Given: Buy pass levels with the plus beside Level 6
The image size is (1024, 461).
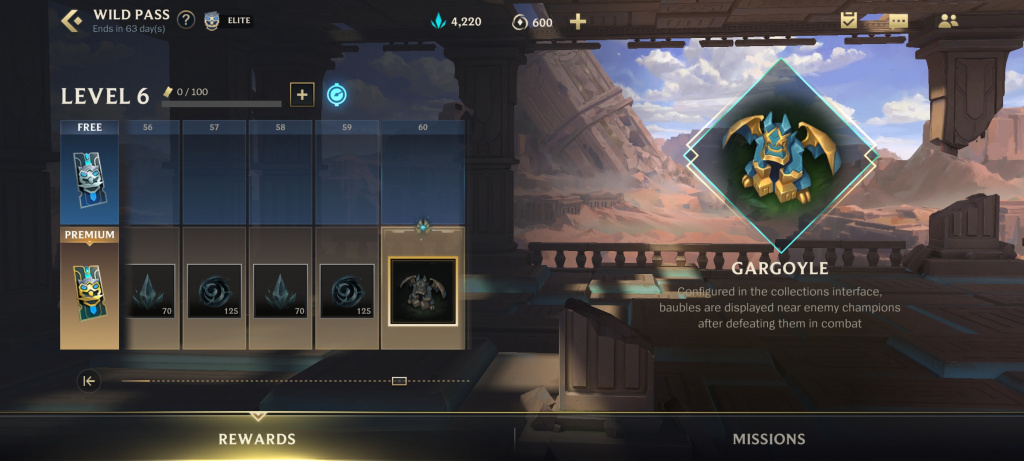Looking at the screenshot, I should [302, 95].
